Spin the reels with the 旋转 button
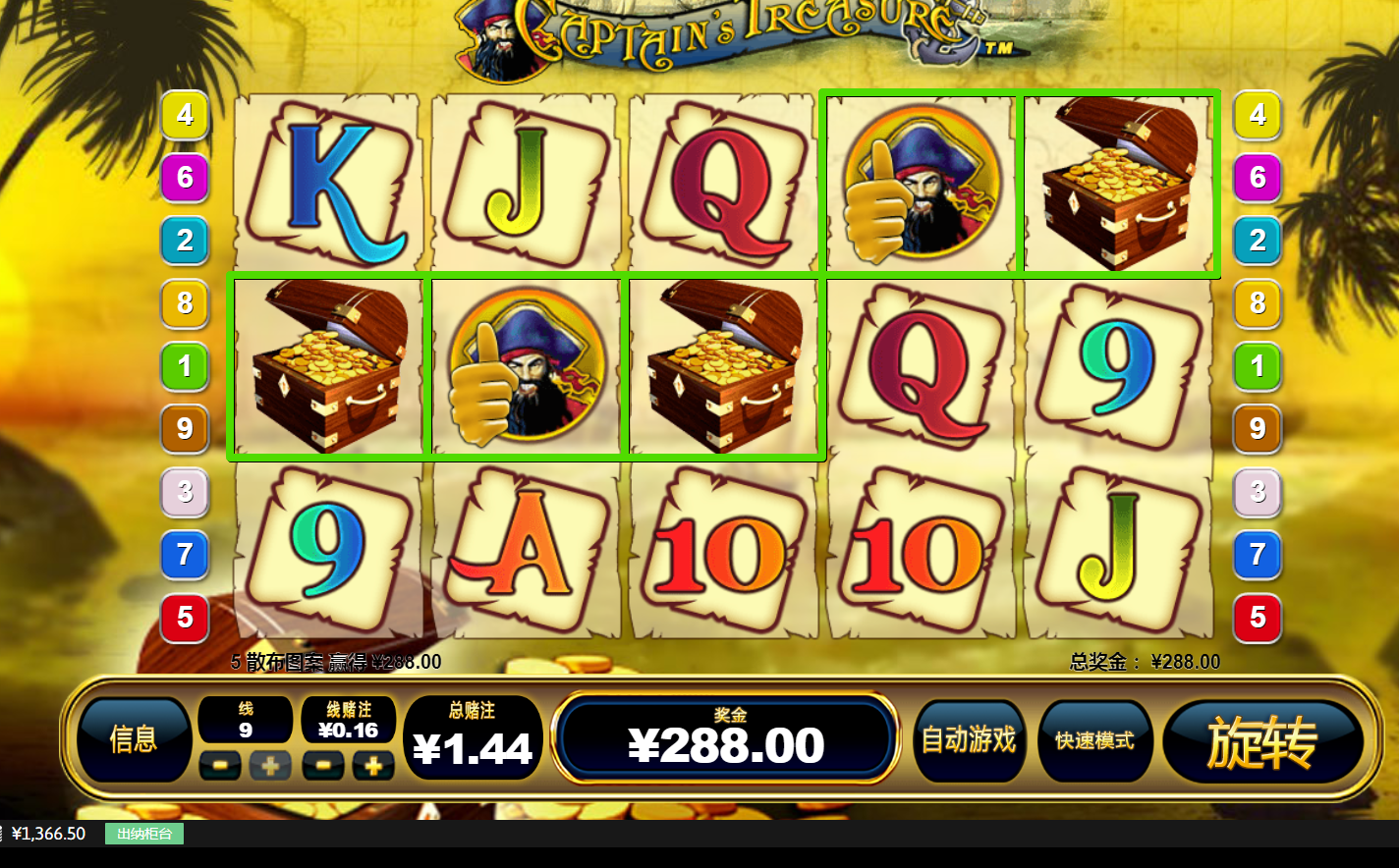This screenshot has width=1399, height=868. coord(1262,741)
